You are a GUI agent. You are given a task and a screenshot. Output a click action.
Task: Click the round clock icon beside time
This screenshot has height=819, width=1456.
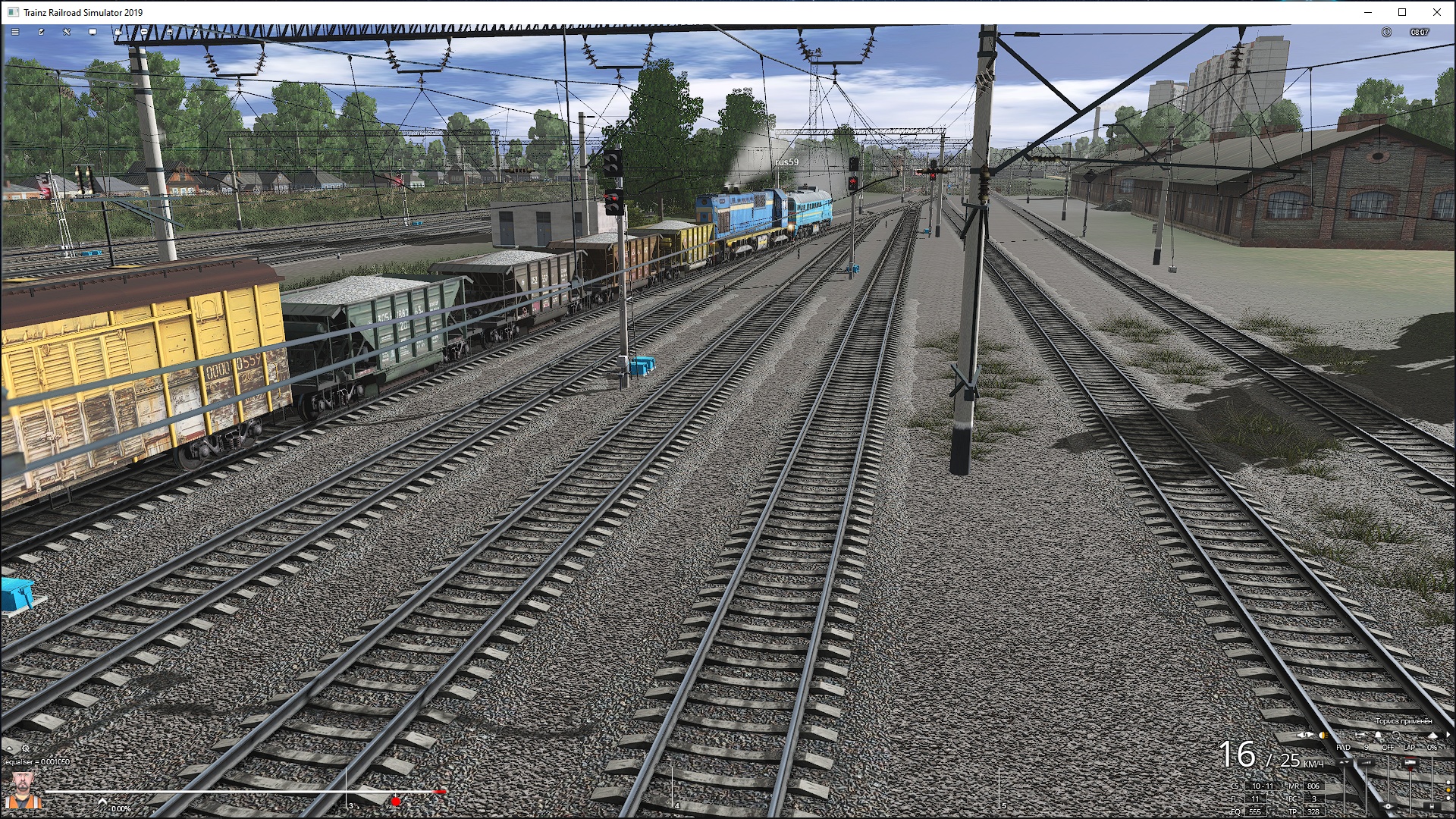(1386, 32)
